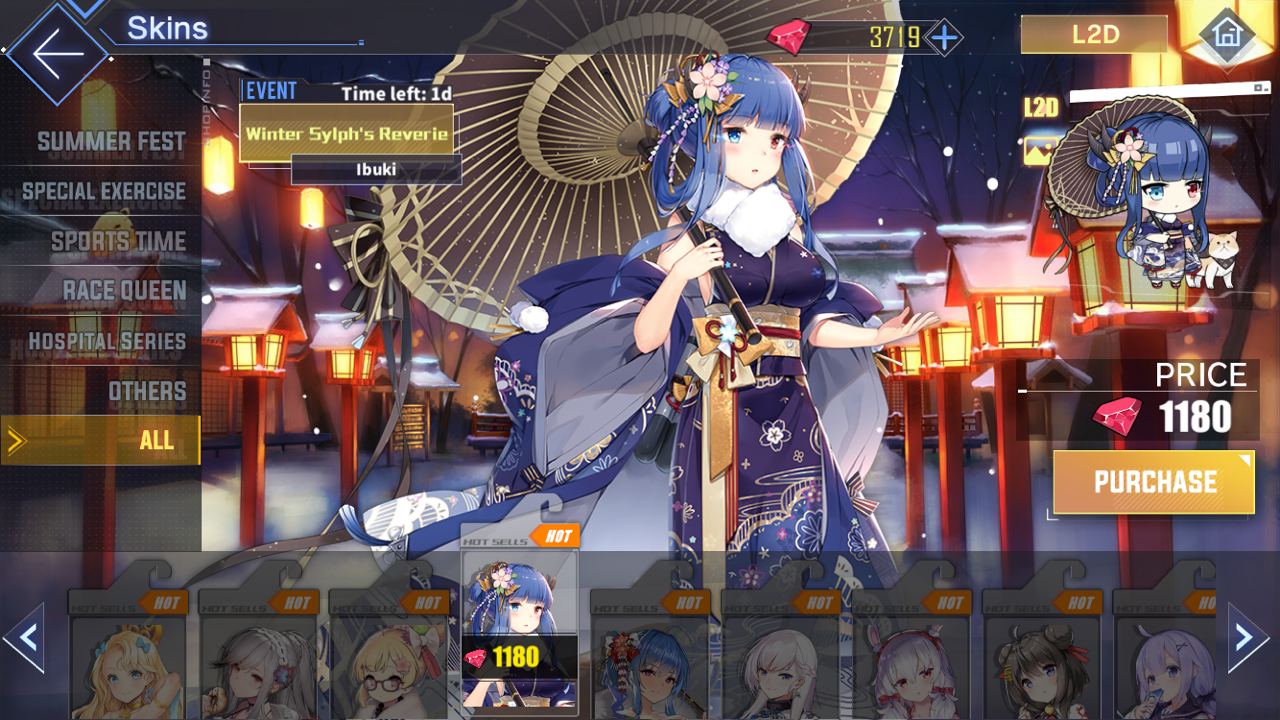Select the Sports Time category
Viewport: 1280px width, 720px height.
118,241
